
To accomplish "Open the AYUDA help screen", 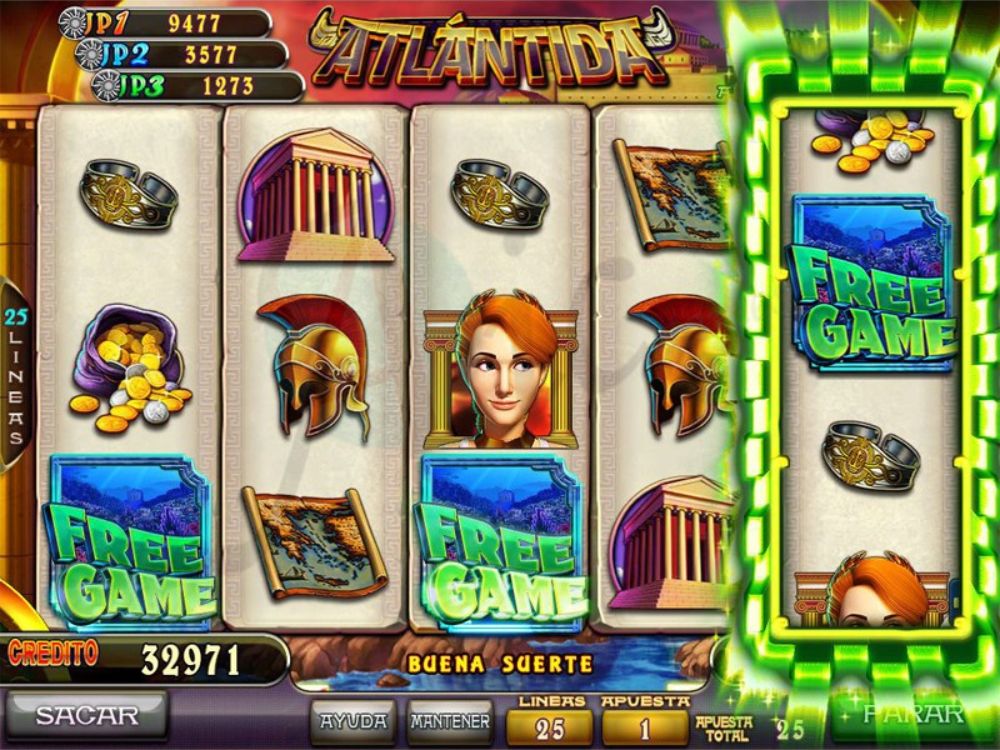I will pyautogui.click(x=354, y=720).
